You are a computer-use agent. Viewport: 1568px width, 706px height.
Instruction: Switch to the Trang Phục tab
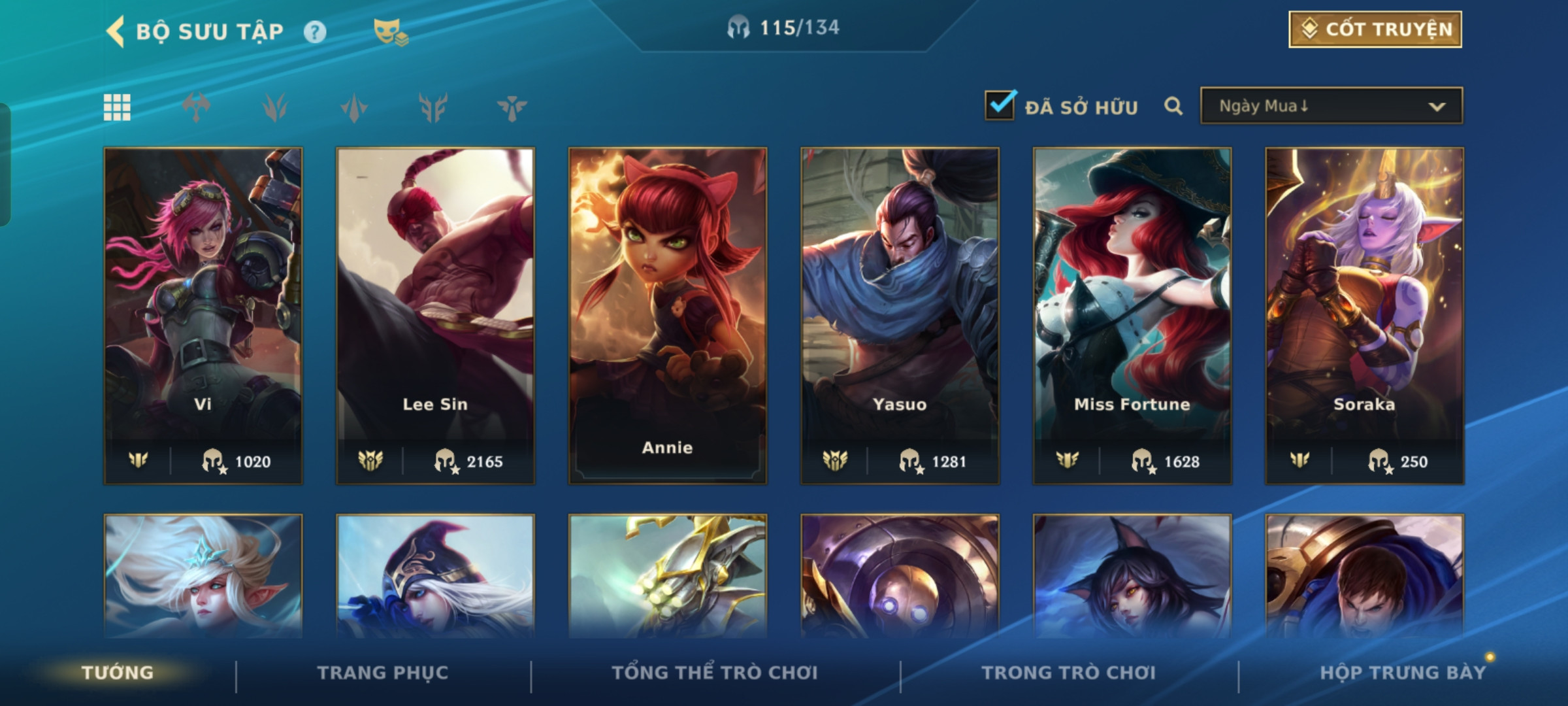click(383, 673)
